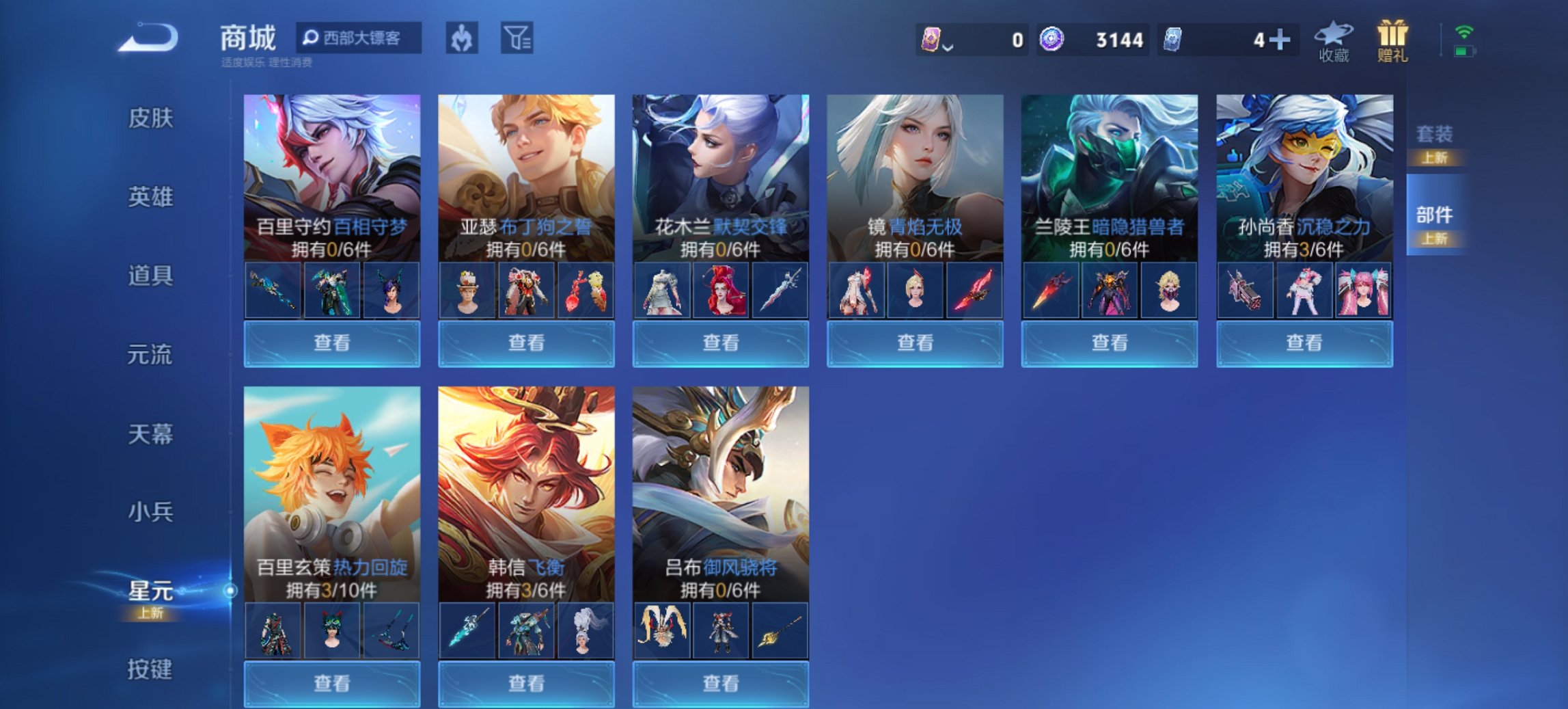Select the 英雄 sidebar menu item
The height and width of the screenshot is (709, 1568).
[149, 198]
